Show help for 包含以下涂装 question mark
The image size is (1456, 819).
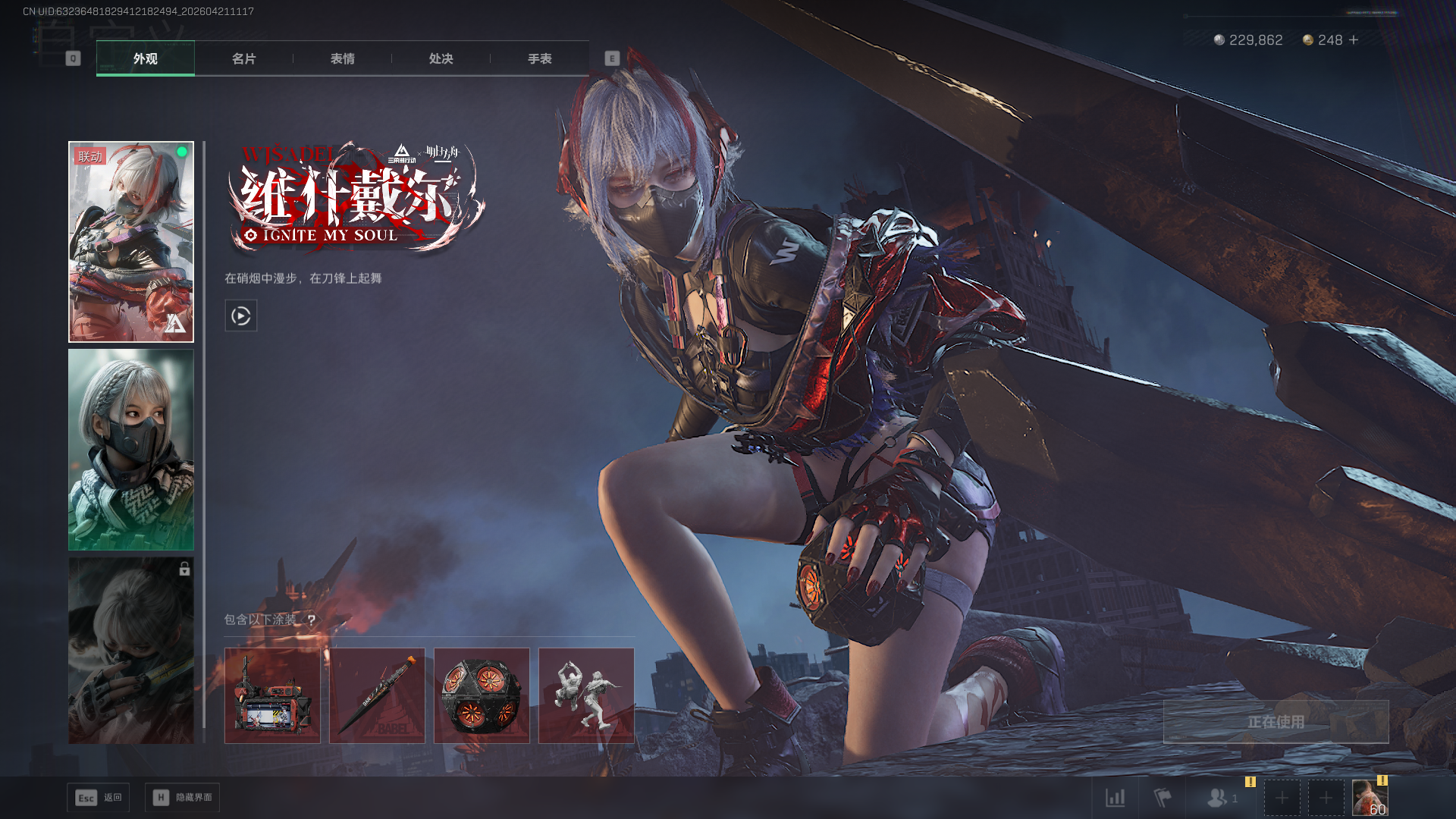tap(311, 620)
